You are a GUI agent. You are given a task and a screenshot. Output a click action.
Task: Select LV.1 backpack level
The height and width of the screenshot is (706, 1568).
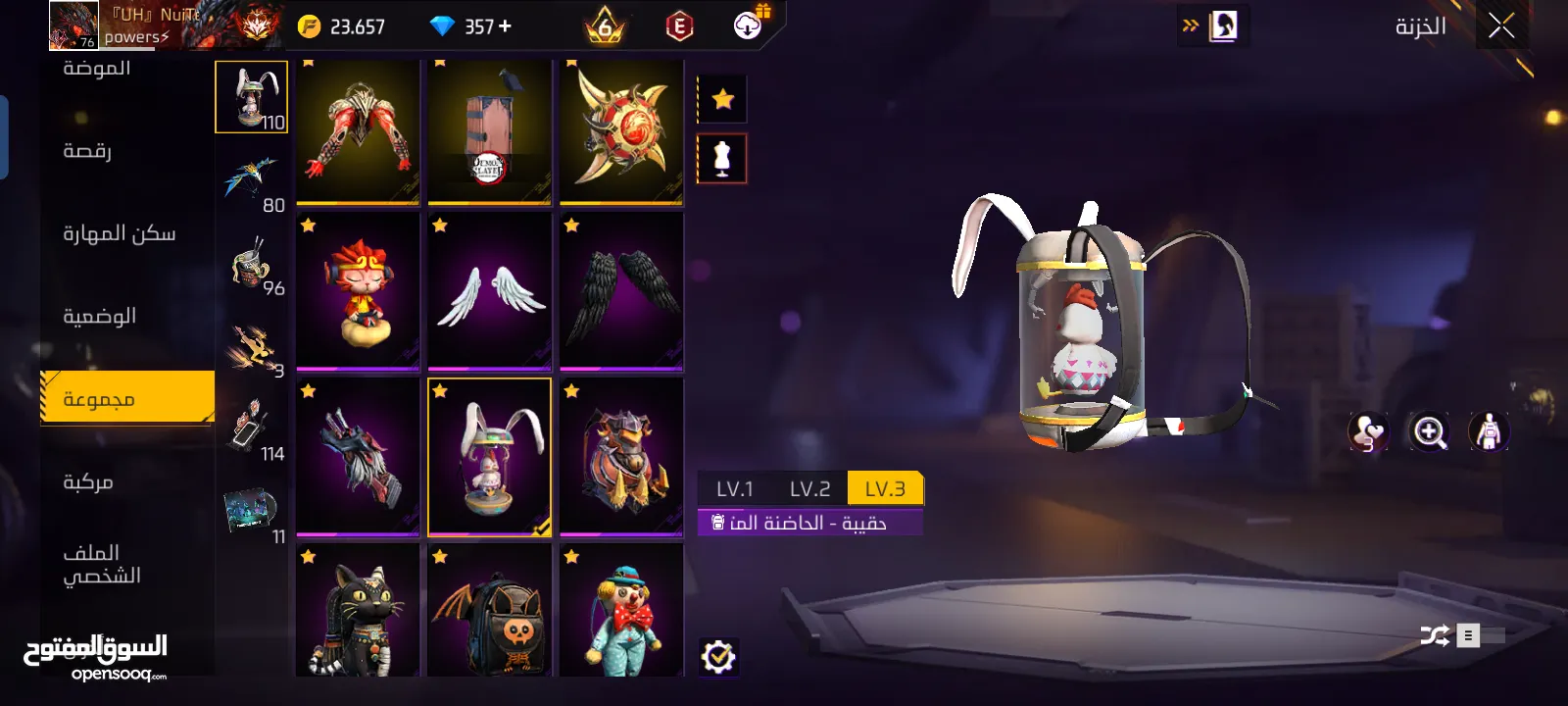(x=734, y=488)
